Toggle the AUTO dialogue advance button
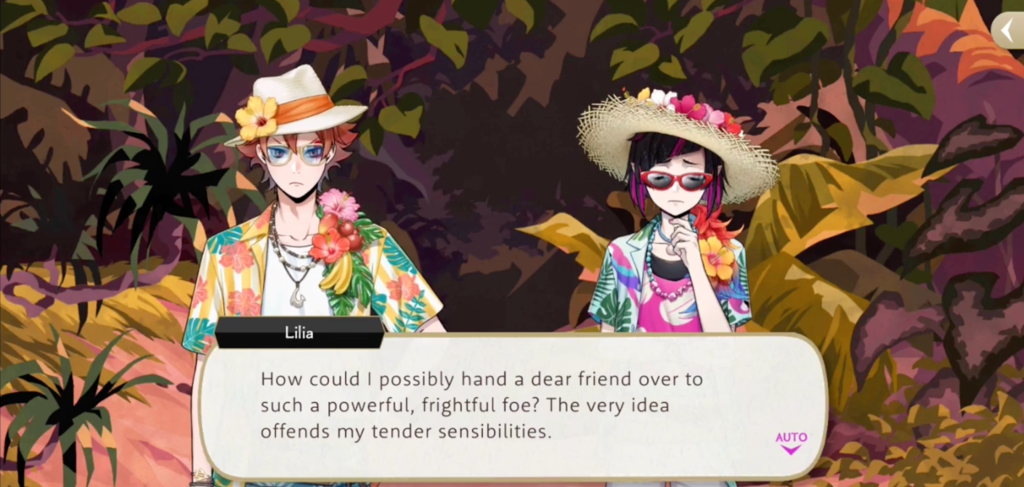The width and height of the screenshot is (1024, 487). click(x=790, y=441)
